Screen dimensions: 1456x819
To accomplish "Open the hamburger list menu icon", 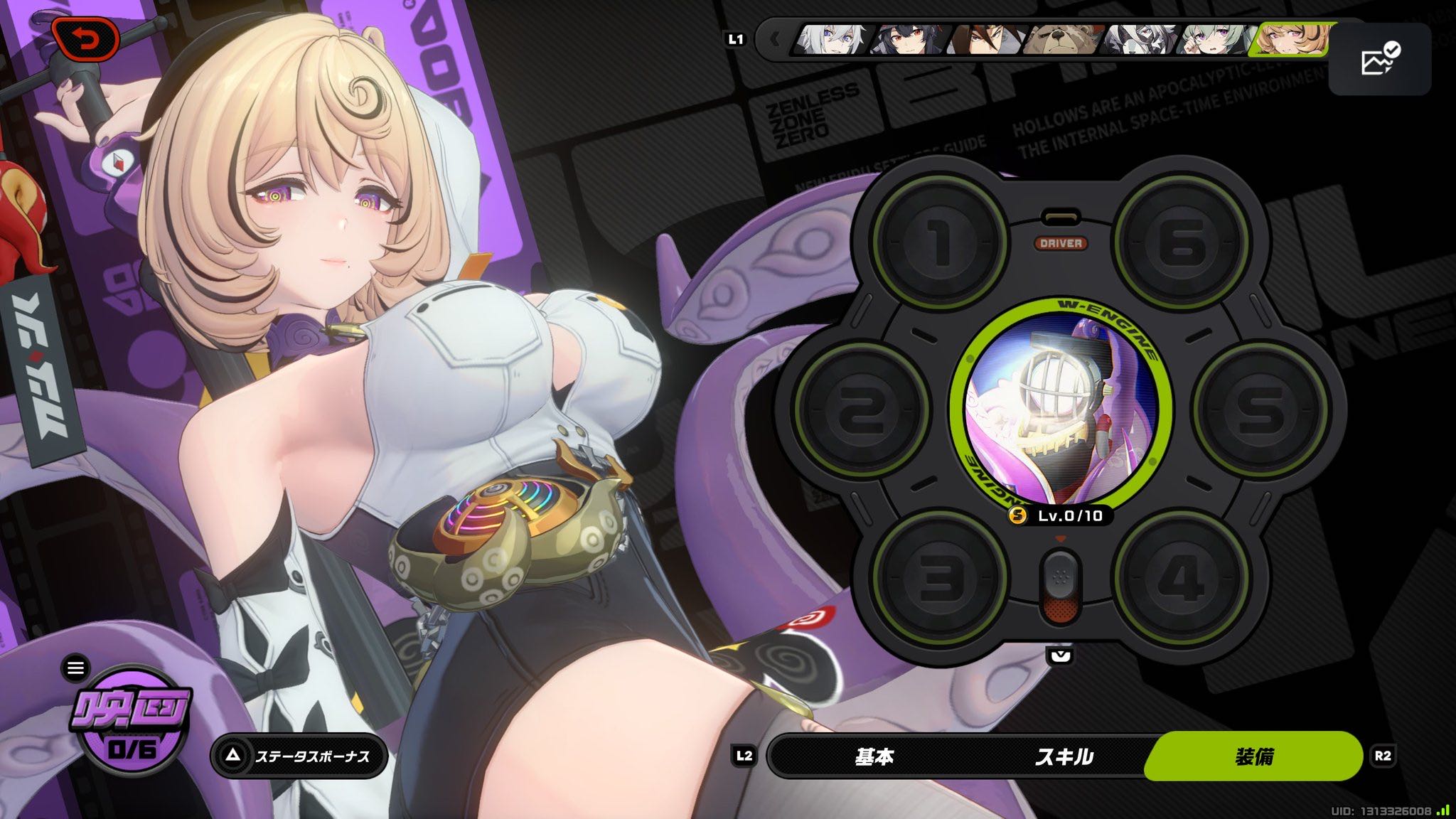I will 75,668.
